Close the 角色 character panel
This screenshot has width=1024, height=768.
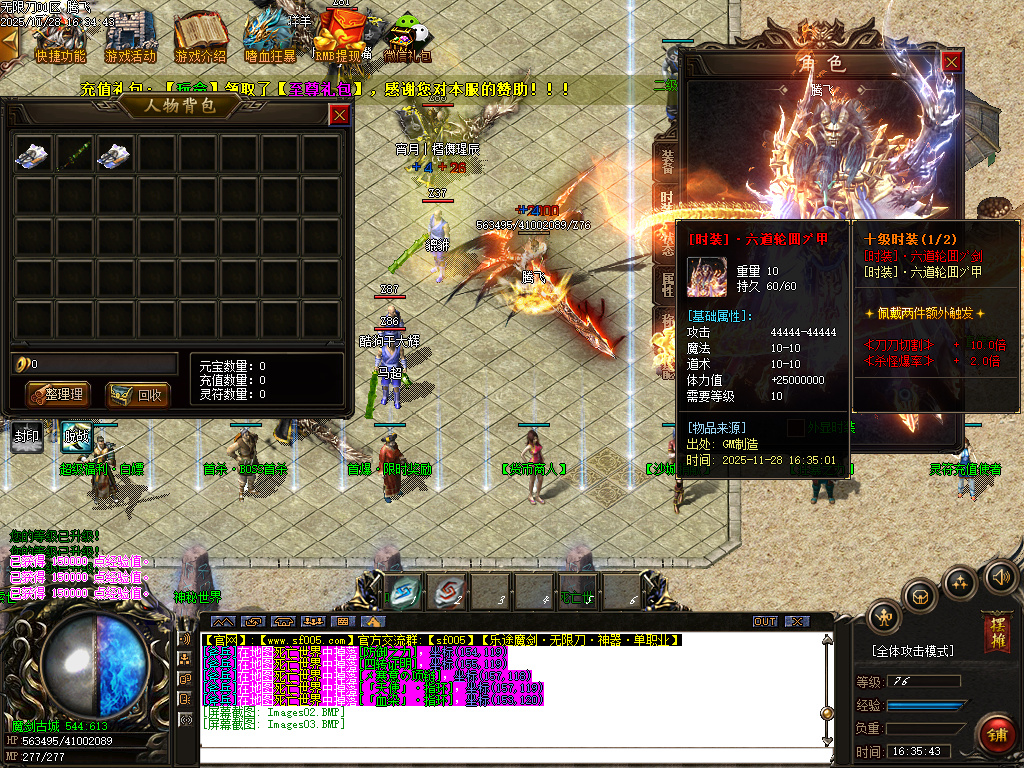pyautogui.click(x=951, y=62)
